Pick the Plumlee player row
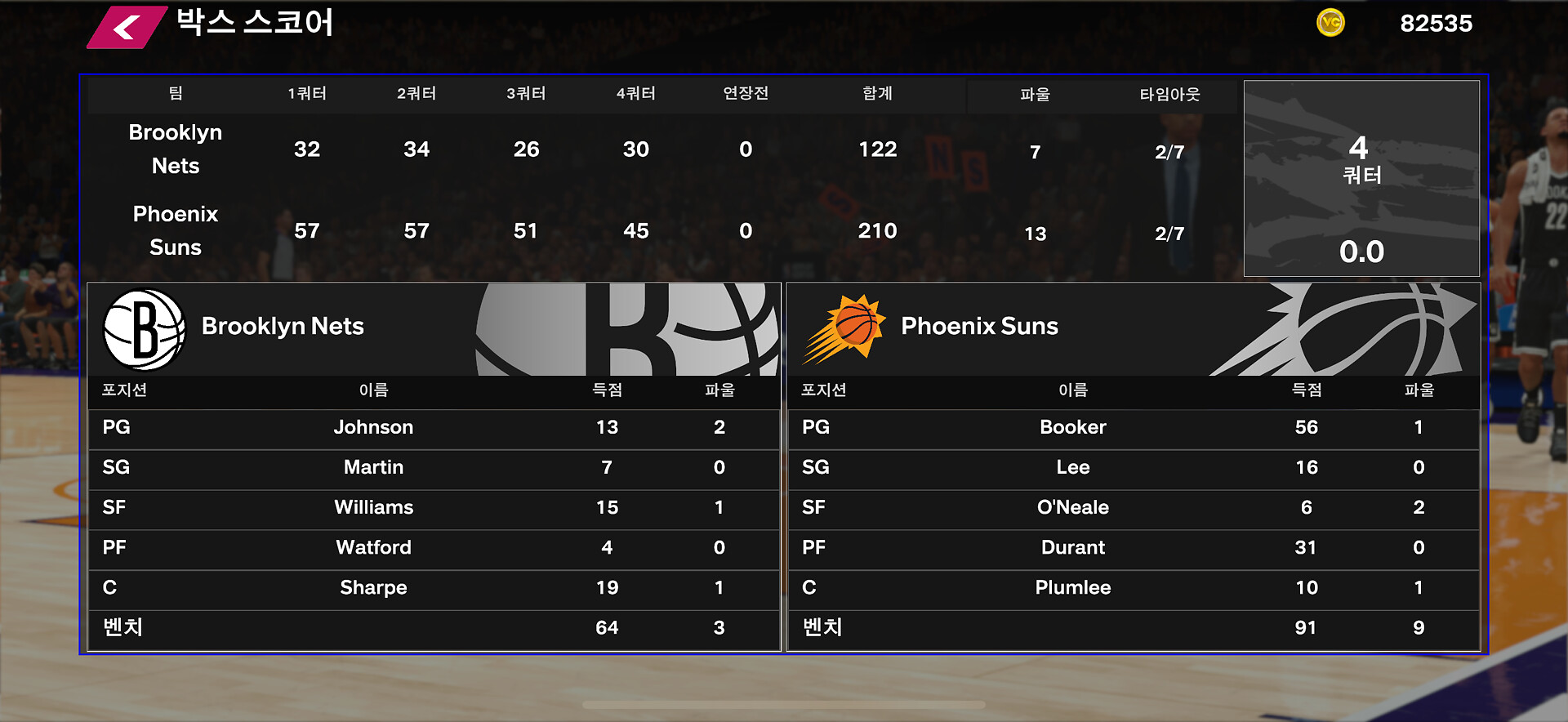This screenshot has height=722, width=1568. click(1133, 587)
